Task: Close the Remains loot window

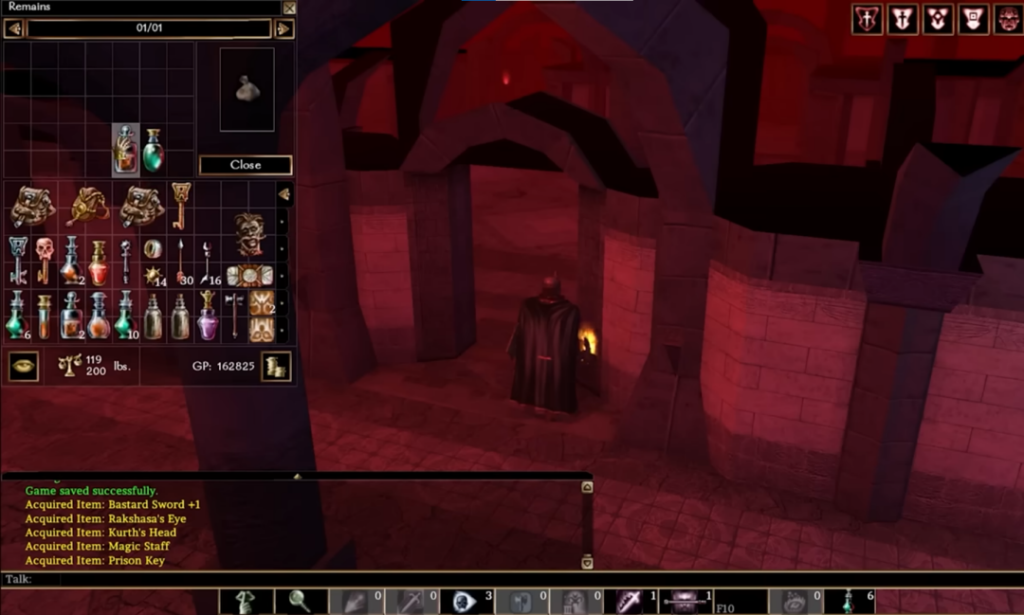Action: coord(245,165)
